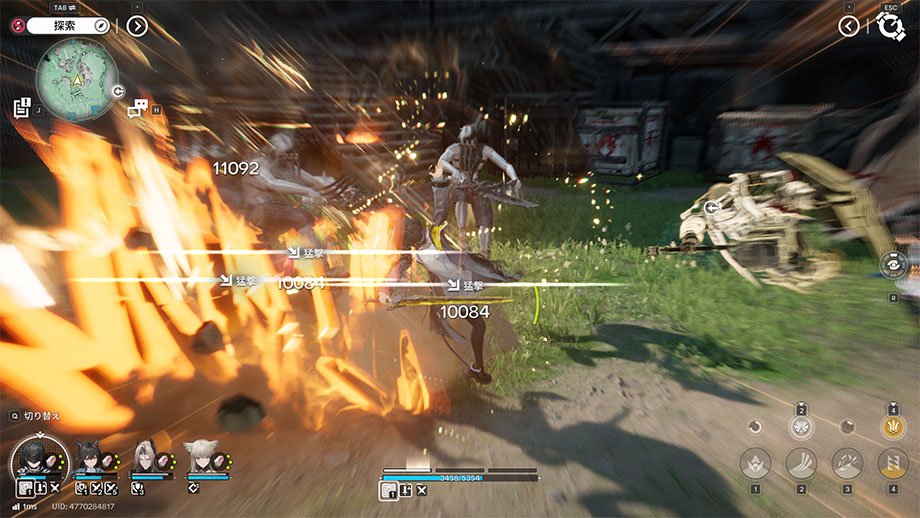
Task: Open the quest log document icon
Action: (x=22, y=107)
